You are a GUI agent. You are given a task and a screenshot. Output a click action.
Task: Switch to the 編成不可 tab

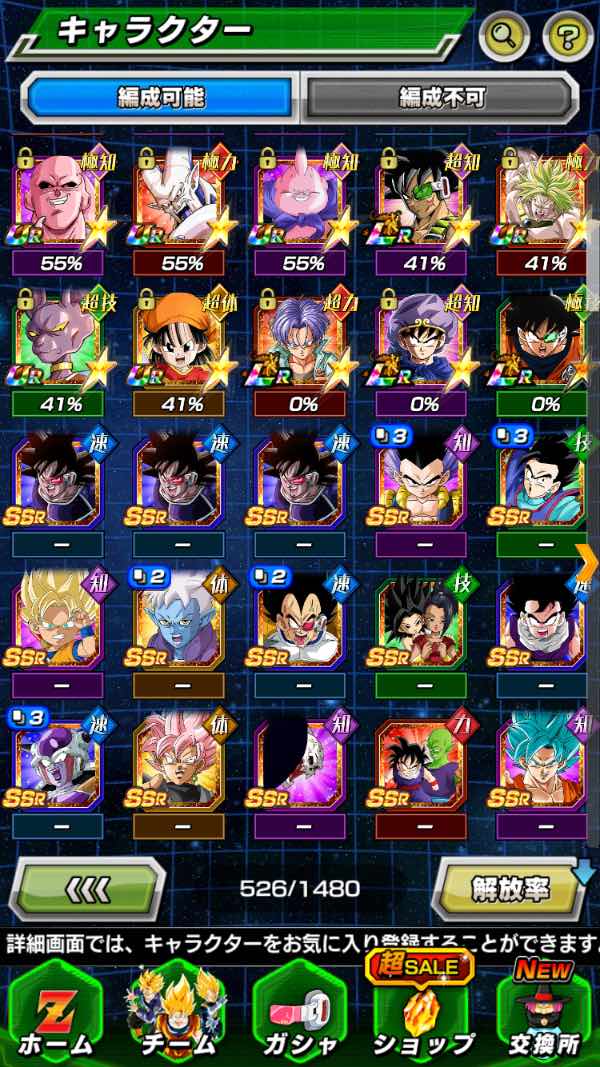[441, 98]
